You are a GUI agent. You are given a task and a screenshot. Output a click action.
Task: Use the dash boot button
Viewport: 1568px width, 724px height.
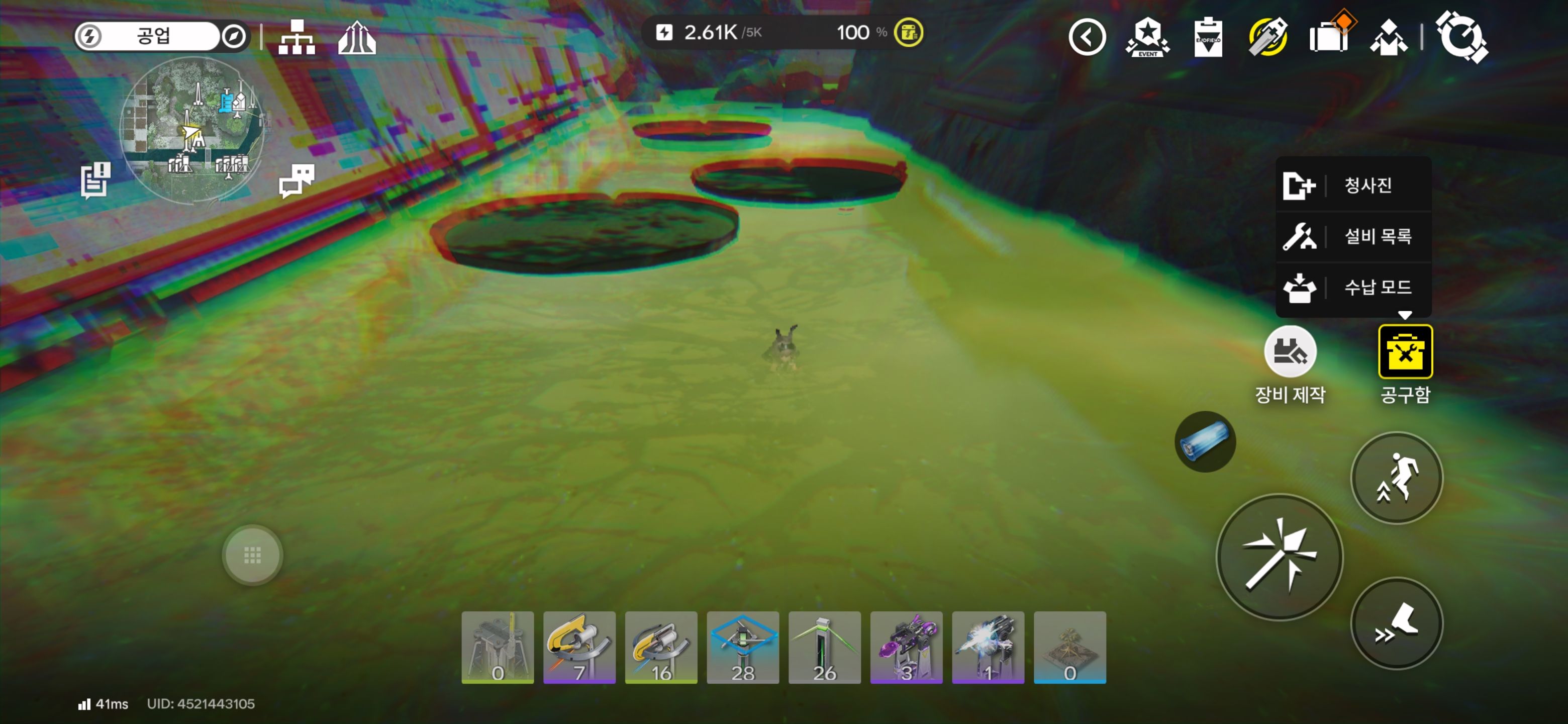[x=1396, y=623]
